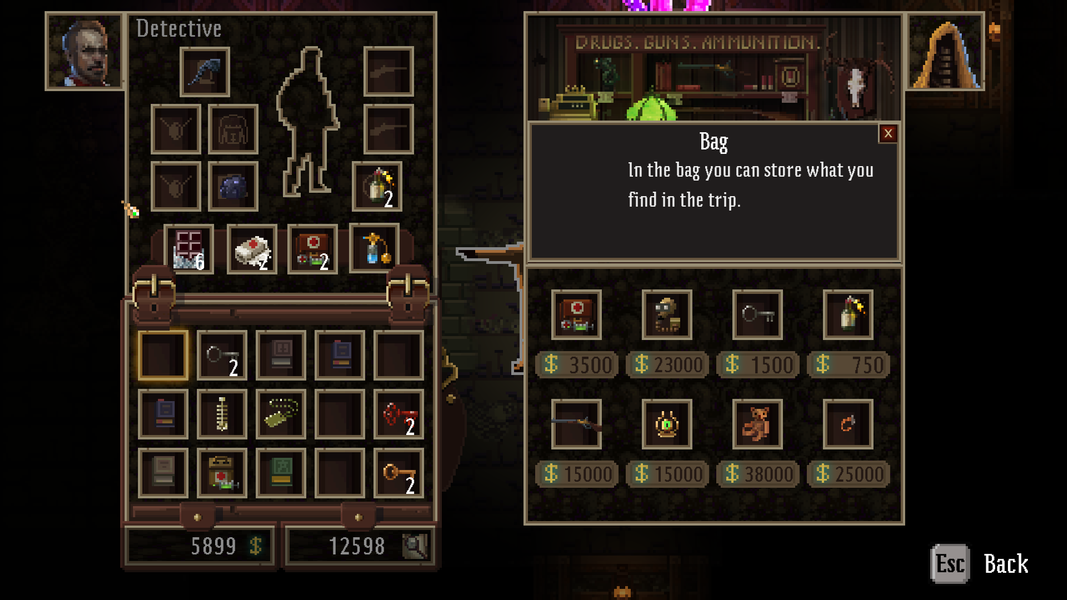
Task: Select the equipped hat slot
Action: [x=205, y=72]
